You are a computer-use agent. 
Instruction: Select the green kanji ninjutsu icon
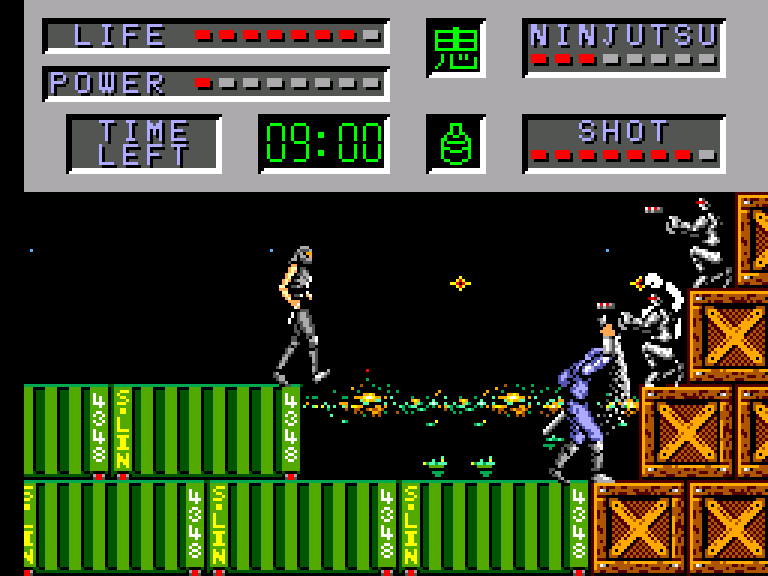456,48
